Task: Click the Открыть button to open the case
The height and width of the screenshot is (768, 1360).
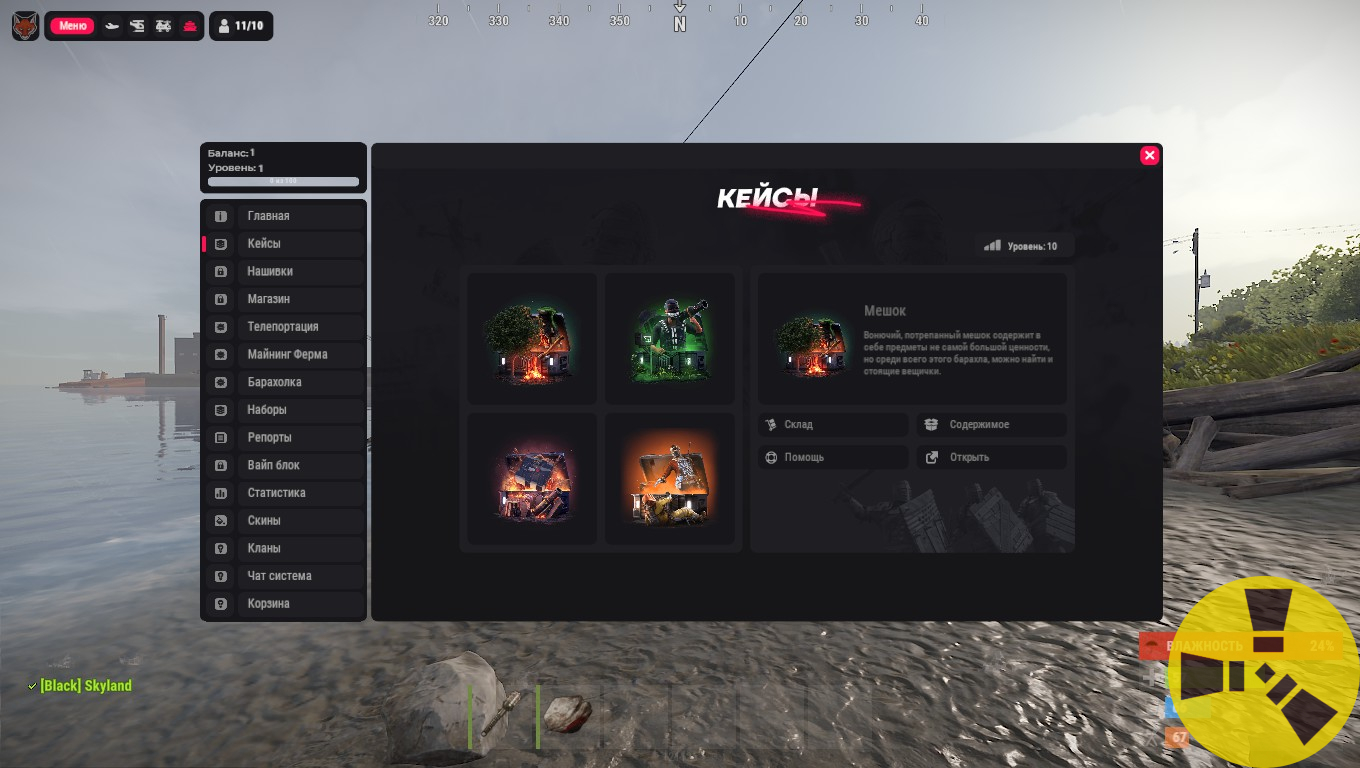Action: (991, 457)
